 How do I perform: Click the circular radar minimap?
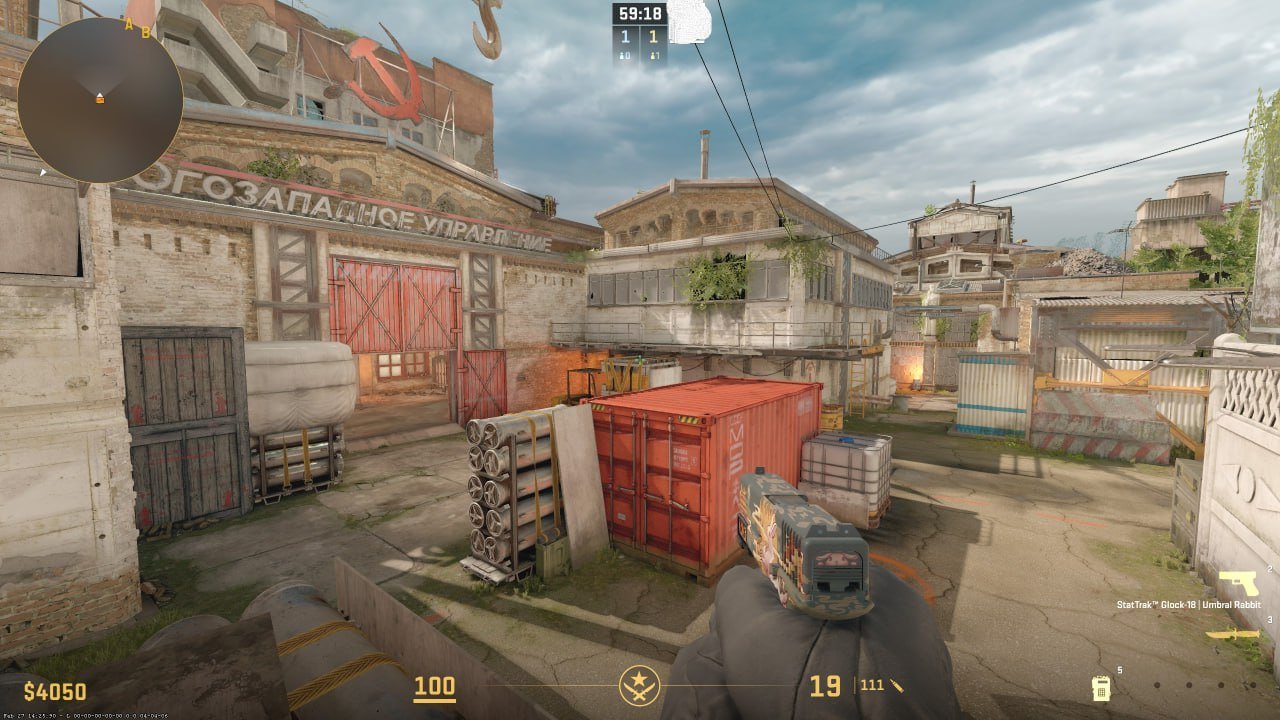pos(100,99)
